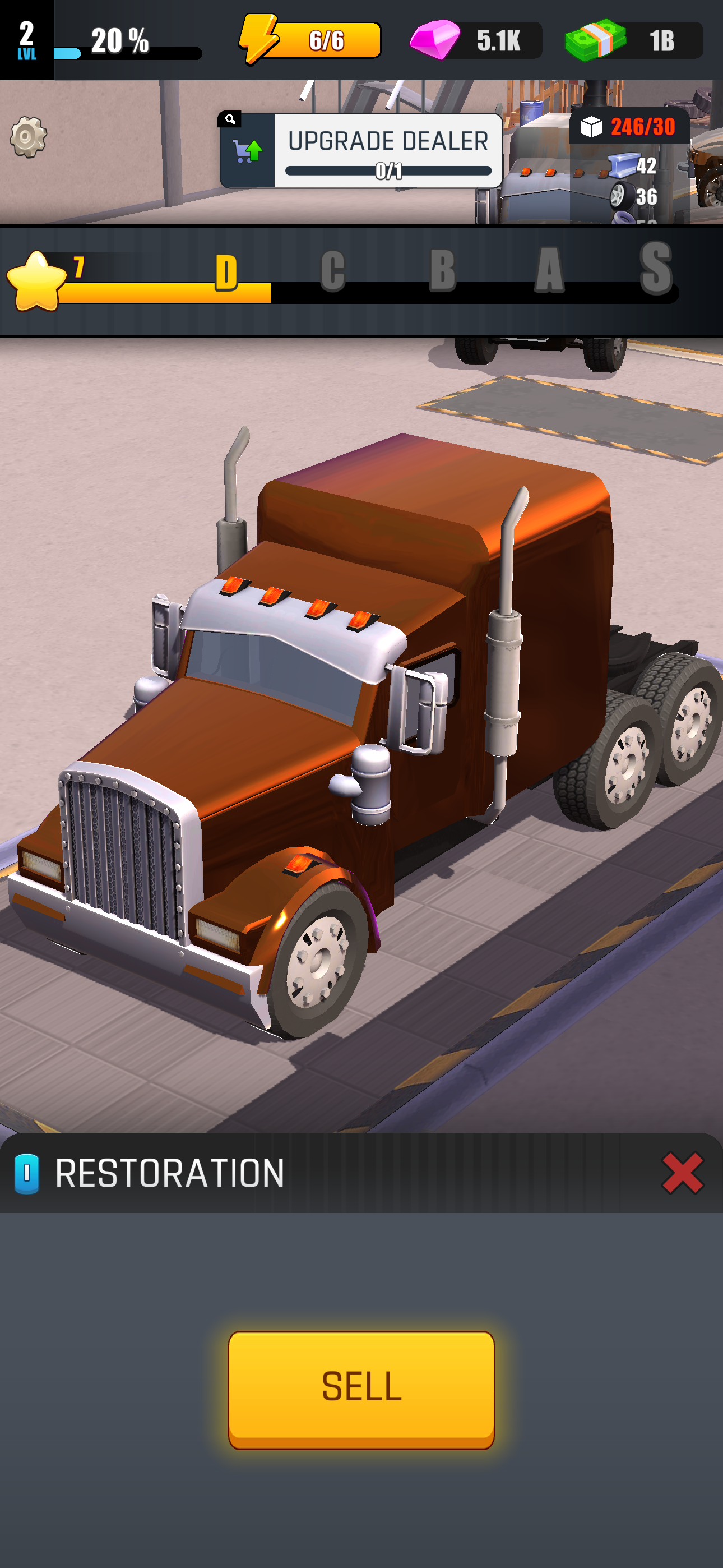Click the blue spray icon next to RESTORATION
This screenshot has height=1568, width=723.
[27, 1172]
